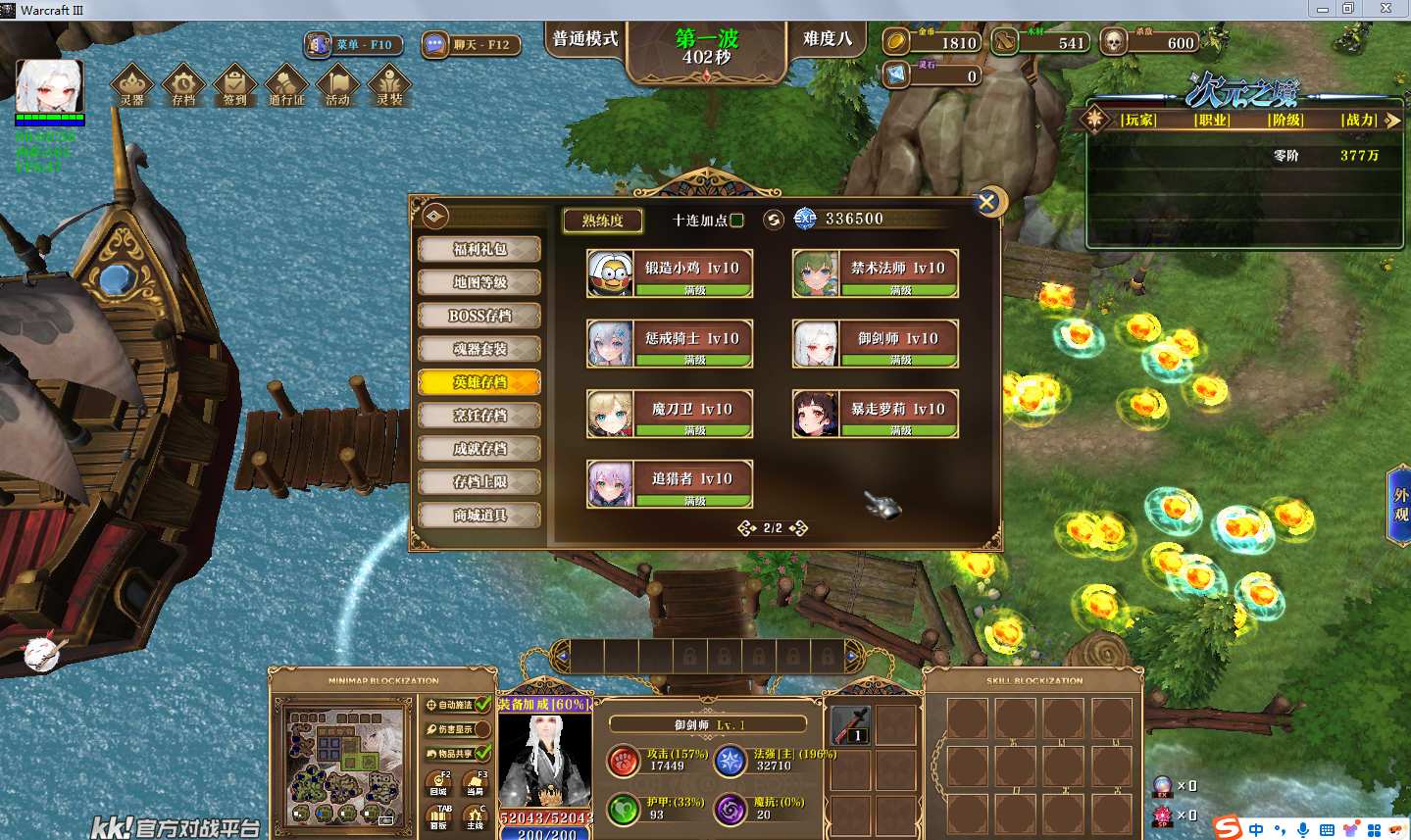Select the 惩戒骑士 lv10 hero card
This screenshot has height=840, width=1411.
click(670, 343)
